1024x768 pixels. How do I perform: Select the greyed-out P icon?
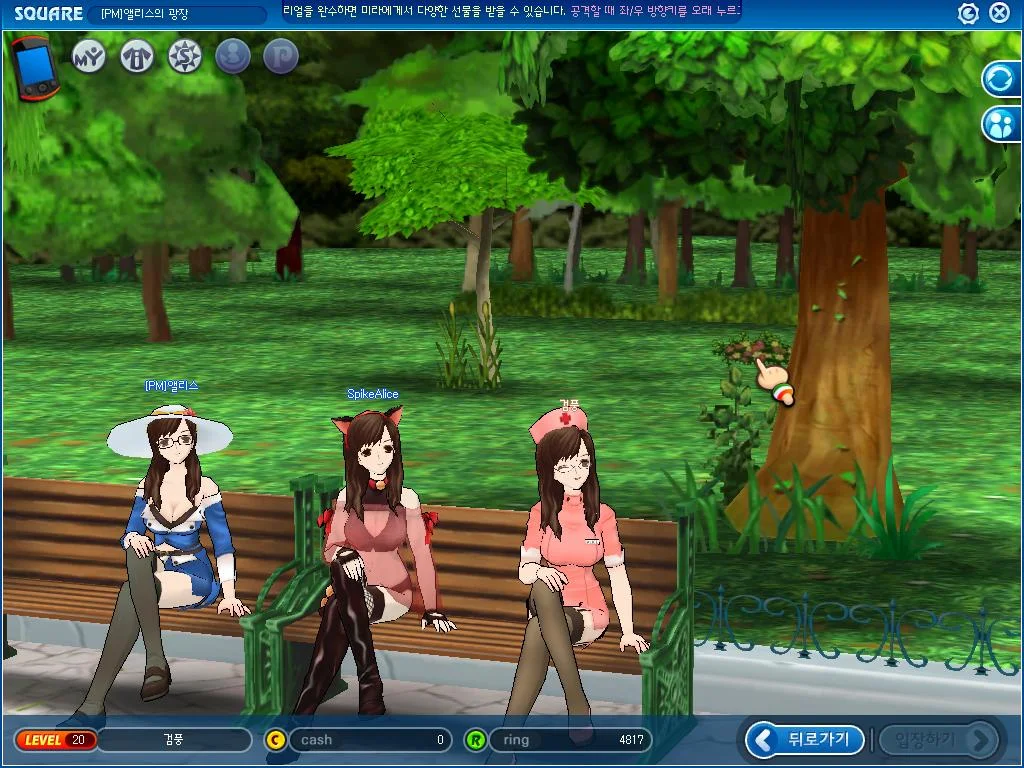281,57
